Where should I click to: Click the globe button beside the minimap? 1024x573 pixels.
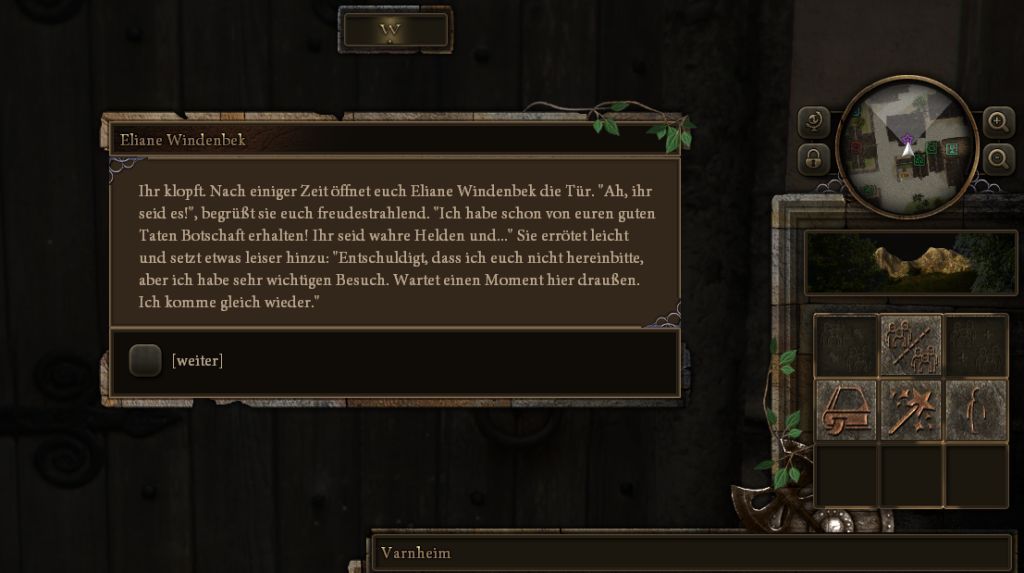point(814,122)
